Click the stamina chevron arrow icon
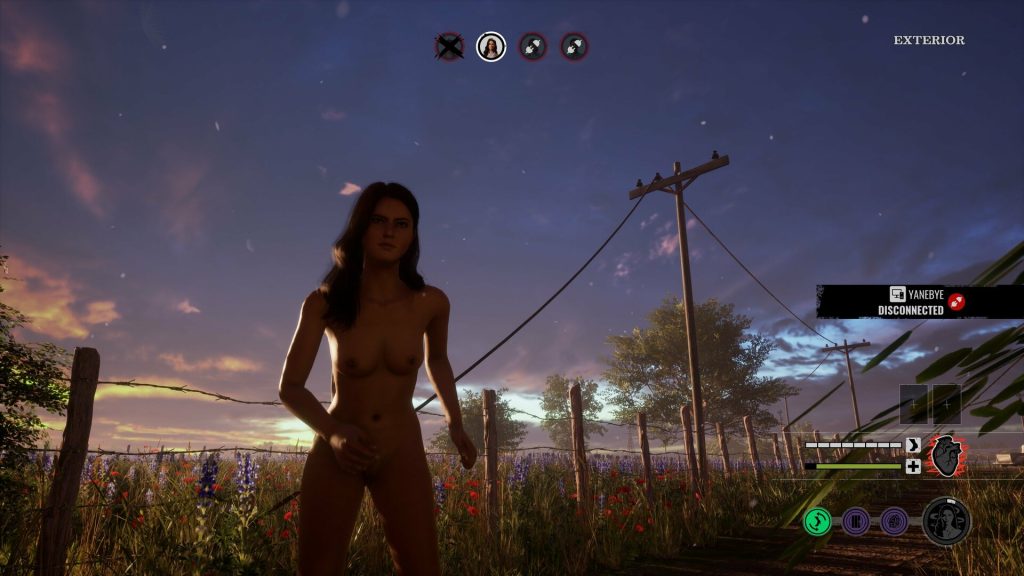Screen dimensions: 1024x576 coord(913,445)
